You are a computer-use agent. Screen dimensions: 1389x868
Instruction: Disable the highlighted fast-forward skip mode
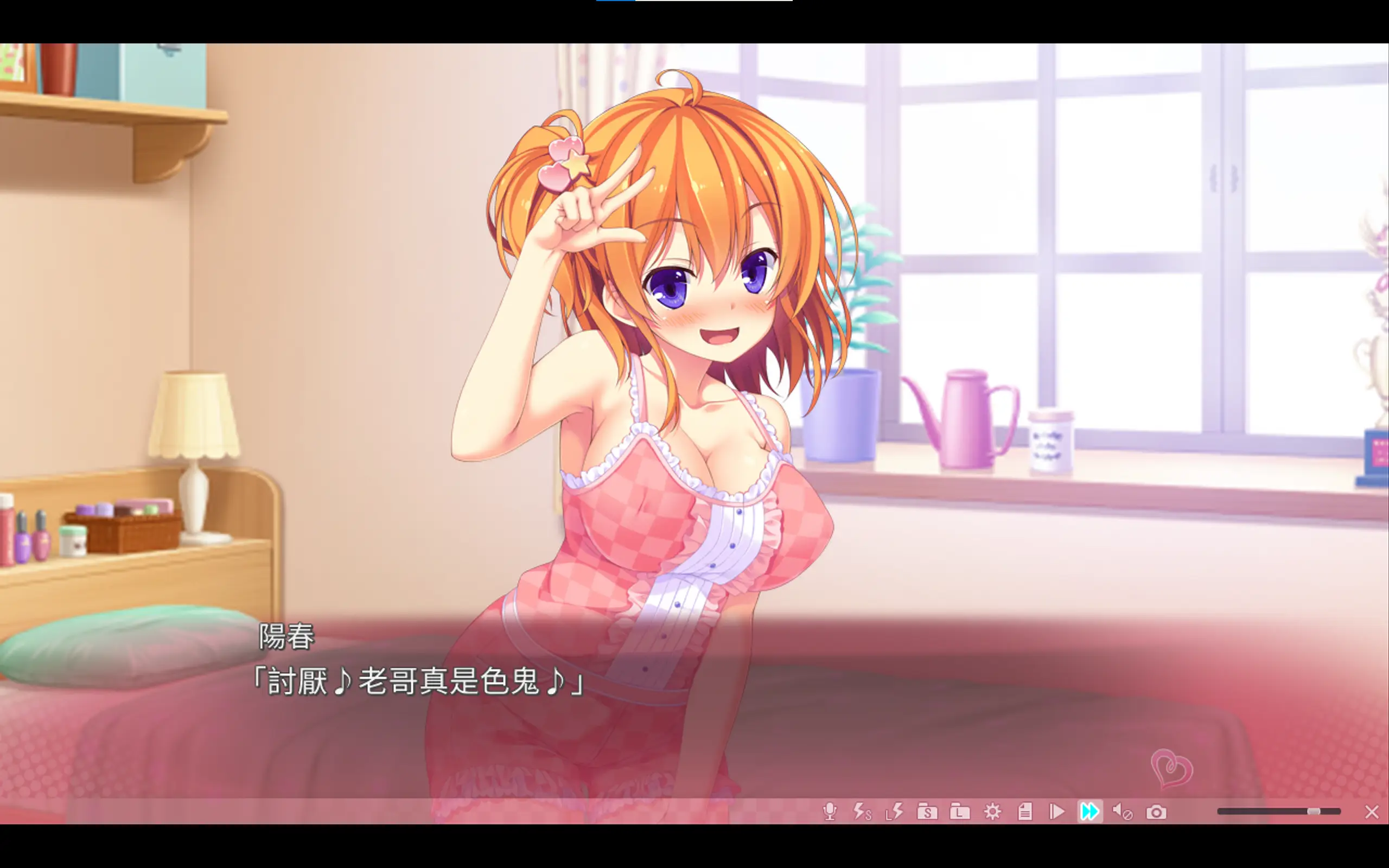pyautogui.click(x=1090, y=812)
